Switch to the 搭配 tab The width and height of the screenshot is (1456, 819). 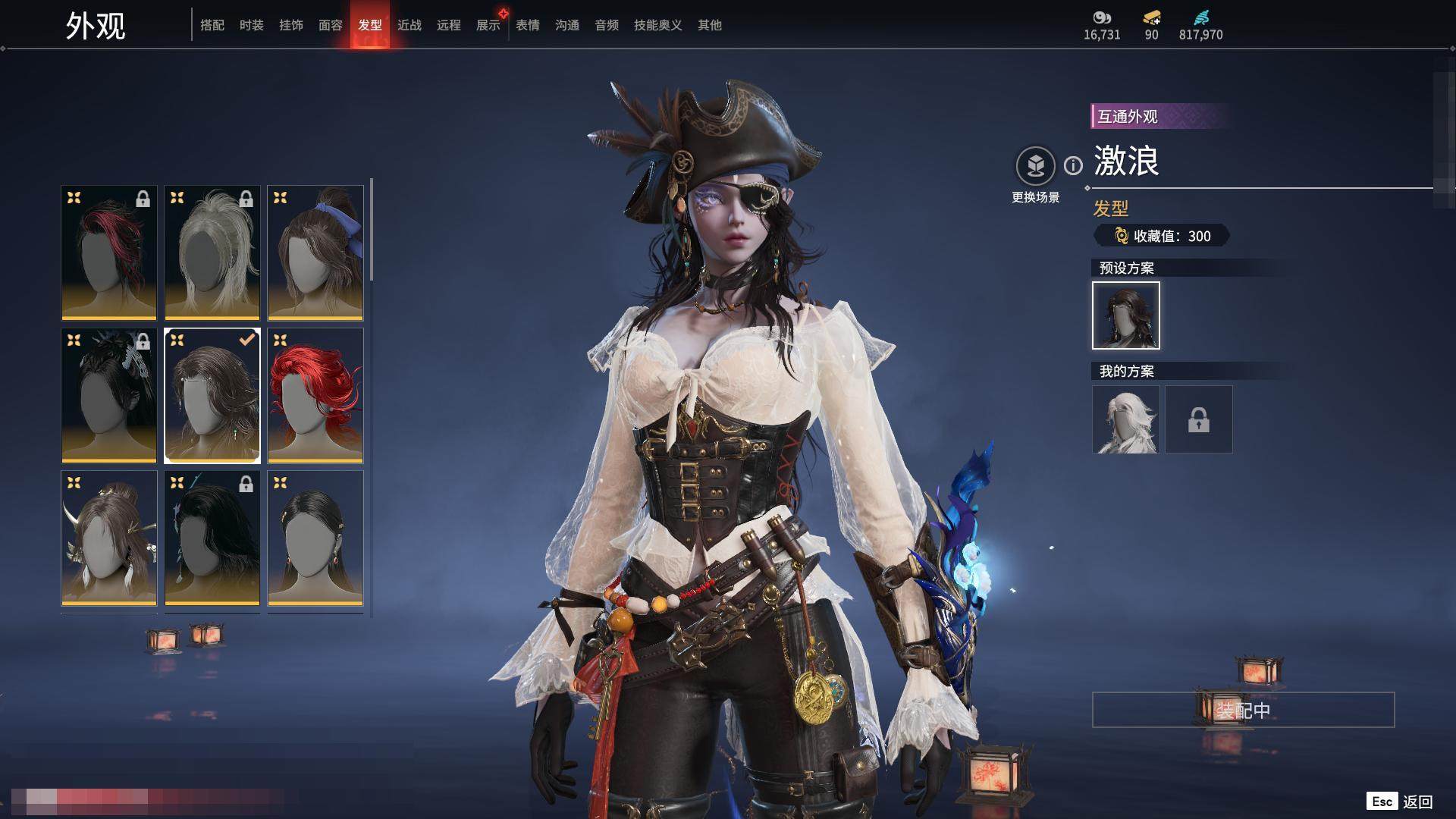pyautogui.click(x=212, y=25)
